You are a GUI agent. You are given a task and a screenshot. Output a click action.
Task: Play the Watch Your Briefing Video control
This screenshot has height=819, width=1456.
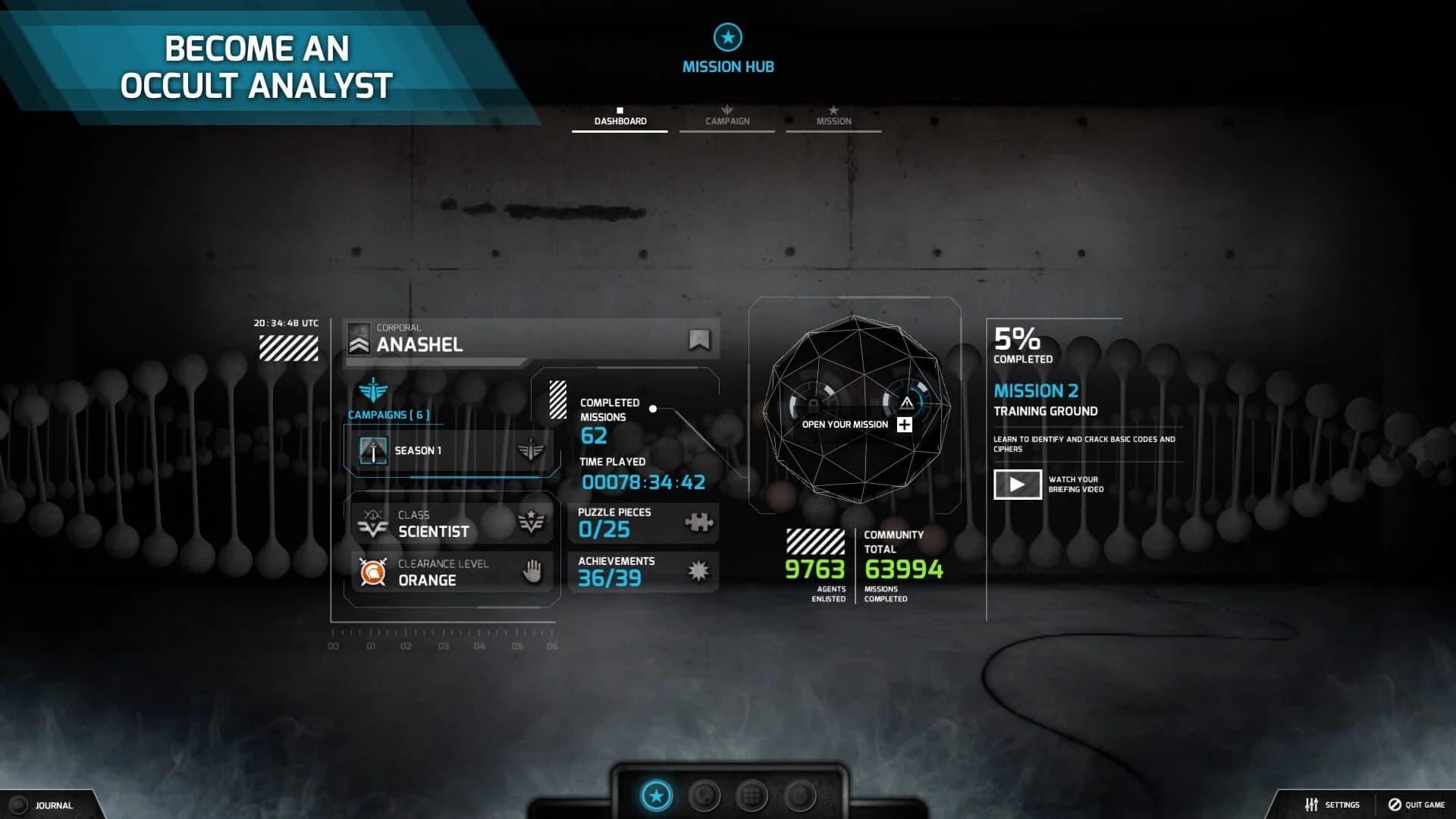[1017, 484]
